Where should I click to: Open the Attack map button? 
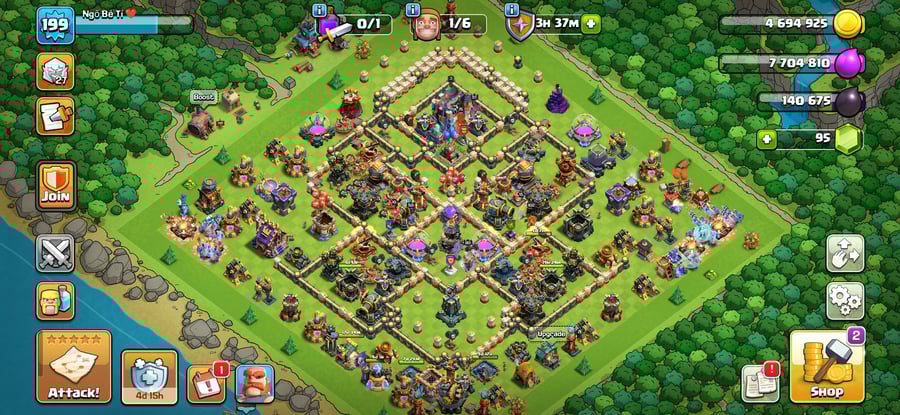click(x=73, y=366)
